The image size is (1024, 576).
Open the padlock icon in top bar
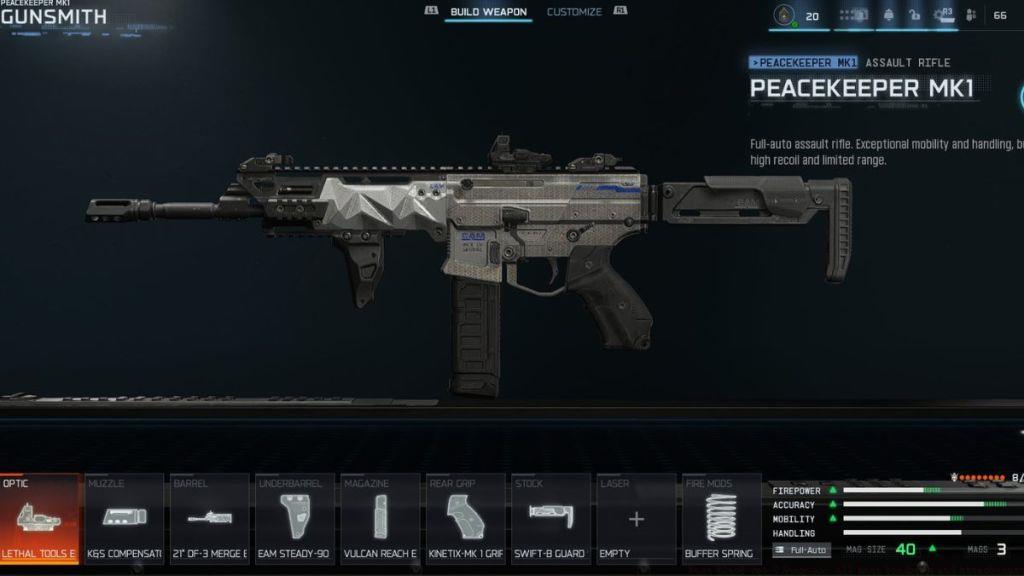tap(914, 15)
